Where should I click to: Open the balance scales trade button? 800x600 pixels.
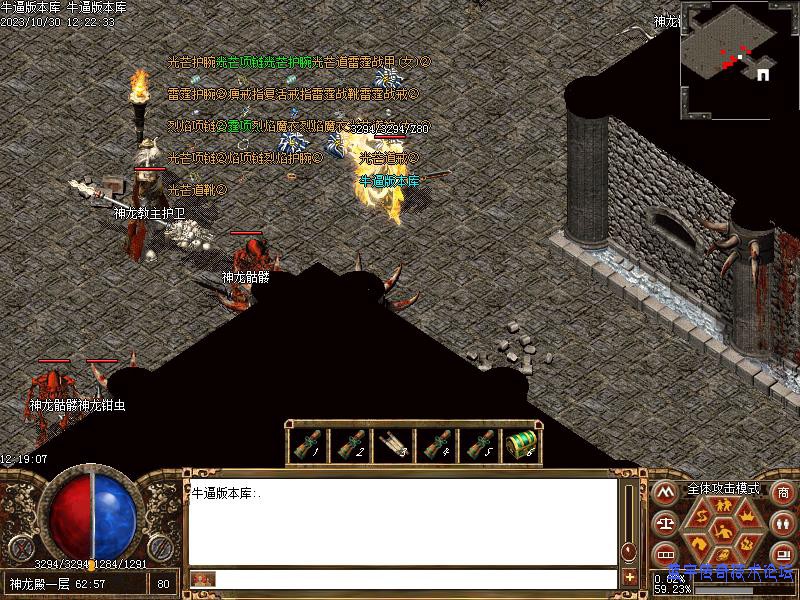(x=663, y=523)
